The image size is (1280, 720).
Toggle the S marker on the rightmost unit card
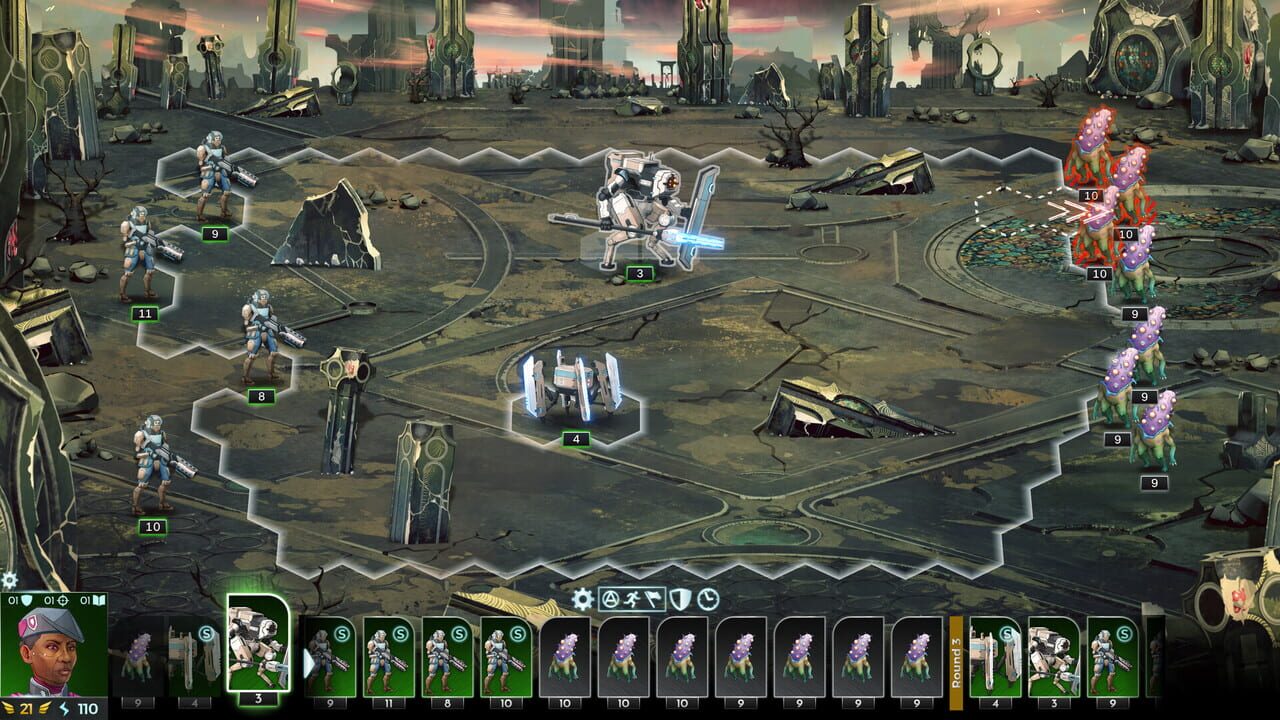tap(1123, 634)
